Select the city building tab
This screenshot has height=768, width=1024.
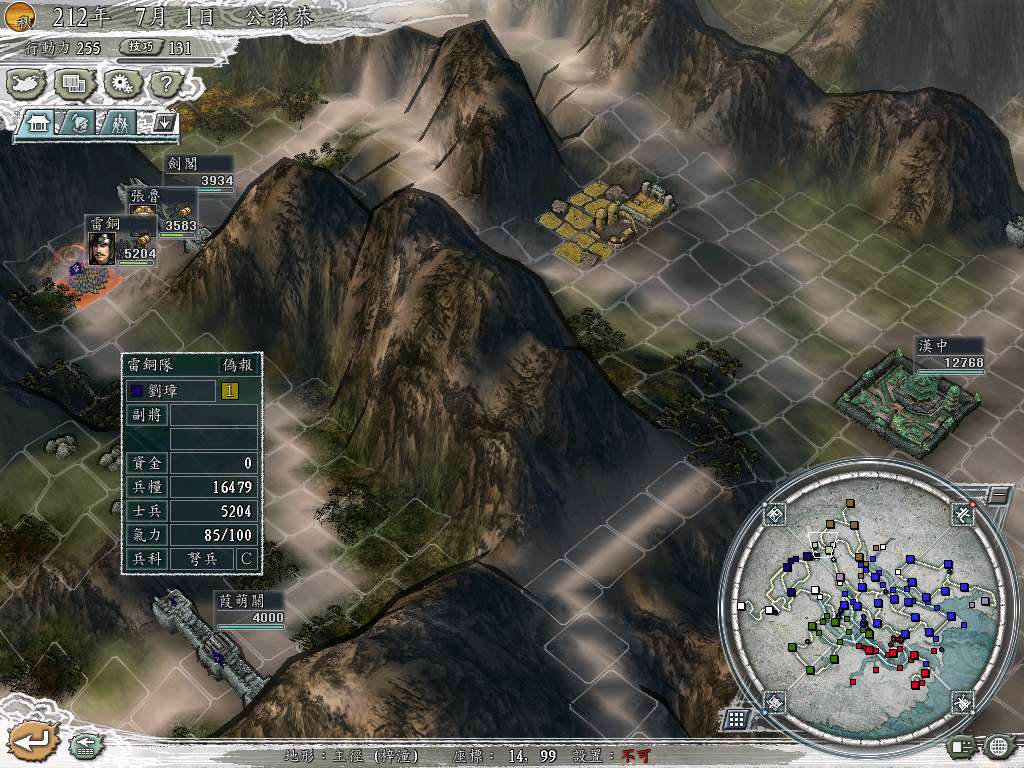click(x=40, y=123)
